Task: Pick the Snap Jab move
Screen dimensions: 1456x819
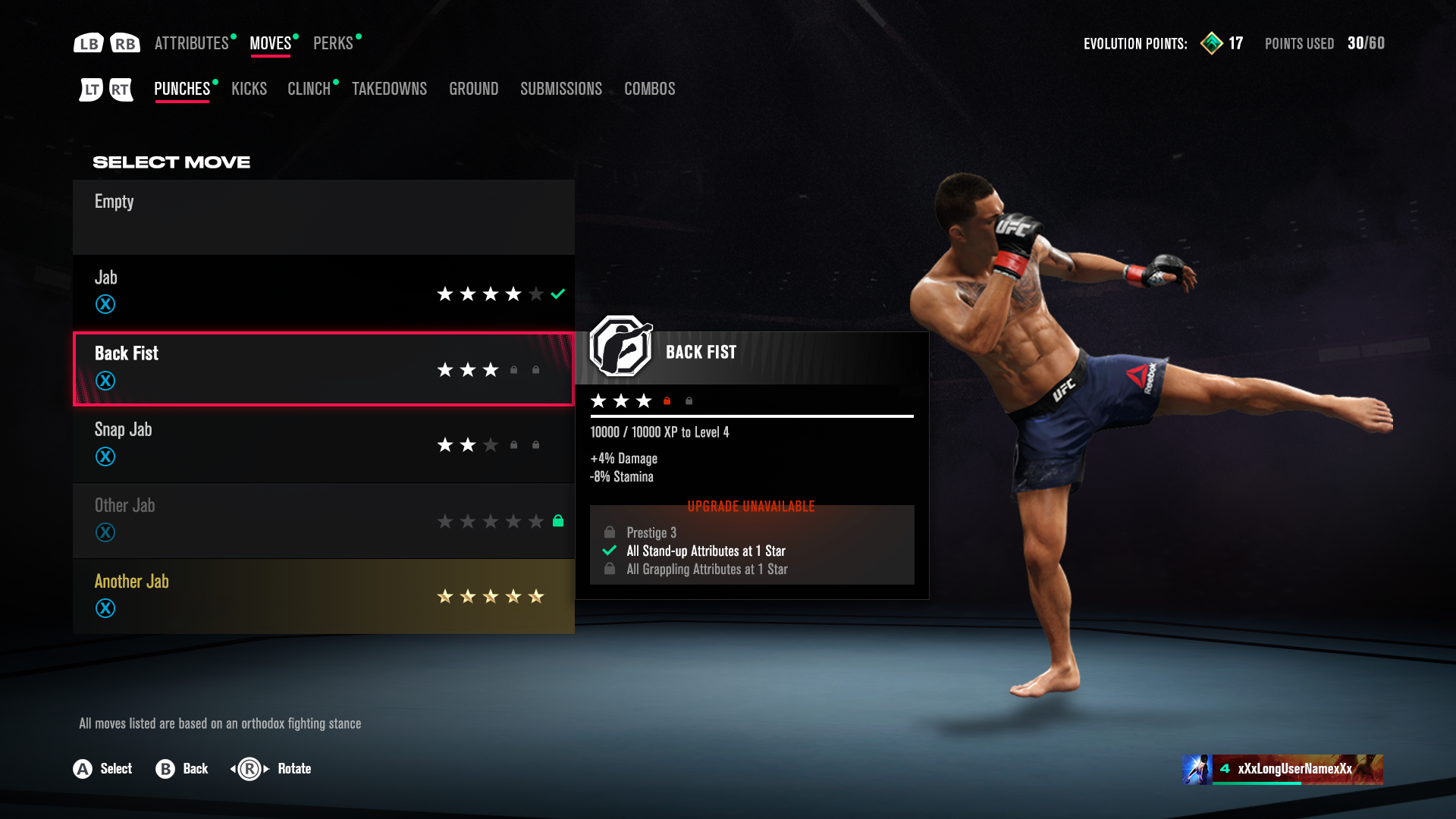Action: 323,444
